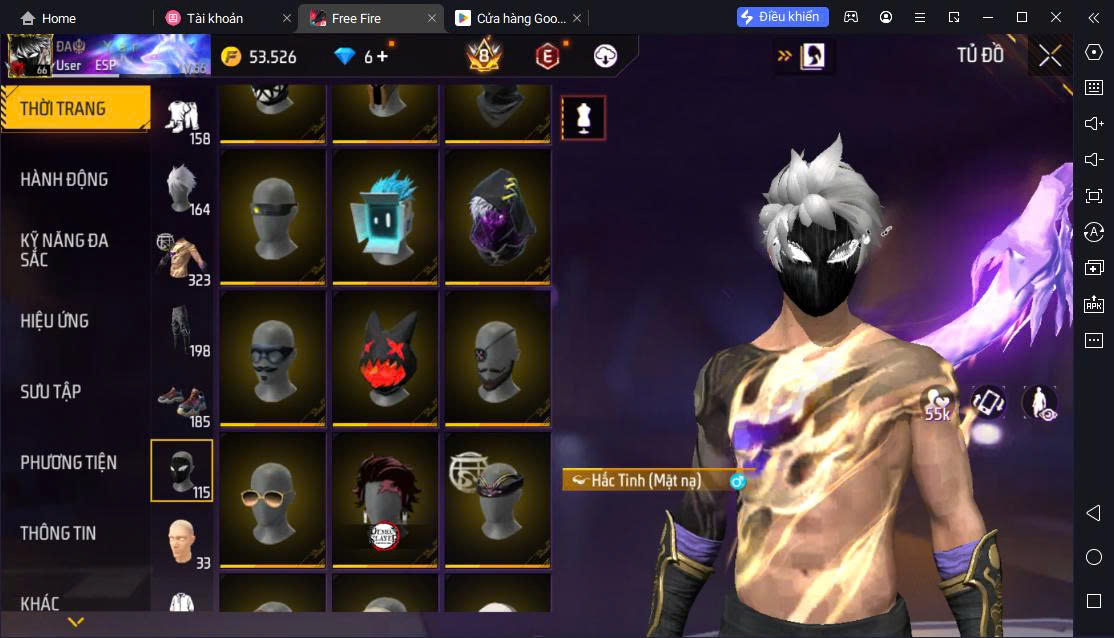This screenshot has width=1114, height=638.
Task: Open the Hành Động menu section
Action: [64, 180]
